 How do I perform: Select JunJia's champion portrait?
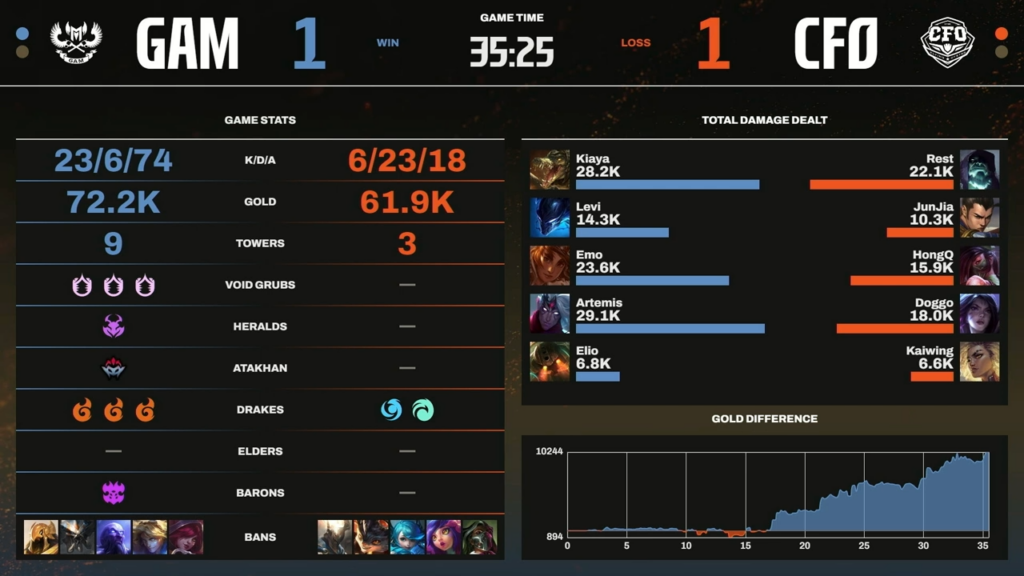(x=979, y=217)
